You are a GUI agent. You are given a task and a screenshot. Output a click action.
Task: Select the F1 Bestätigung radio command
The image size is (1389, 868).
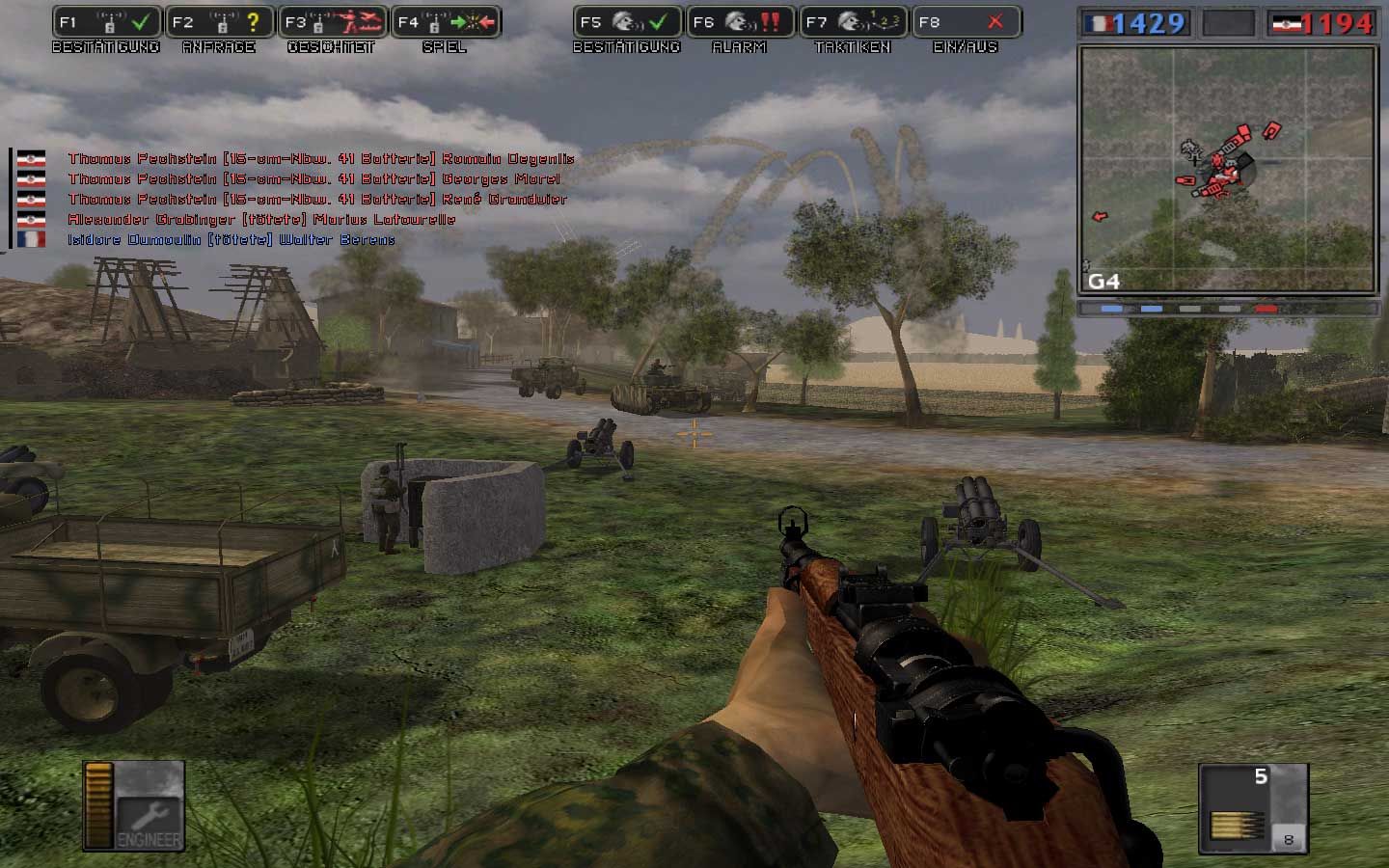tap(107, 22)
